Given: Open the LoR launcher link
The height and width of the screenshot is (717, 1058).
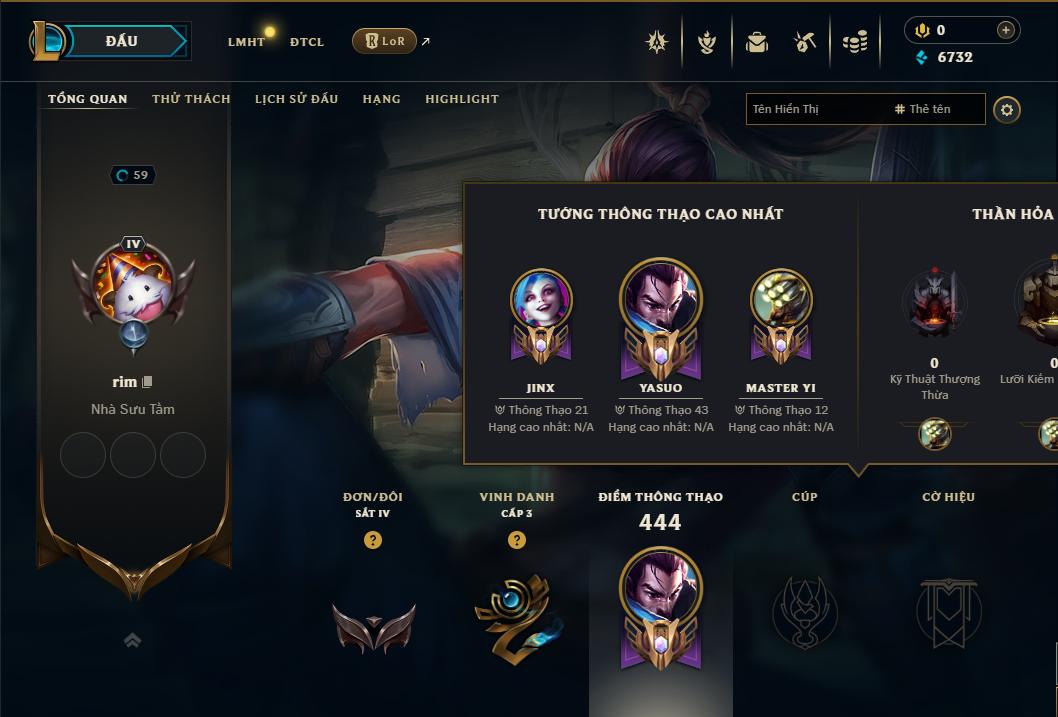Looking at the screenshot, I should coord(385,41).
